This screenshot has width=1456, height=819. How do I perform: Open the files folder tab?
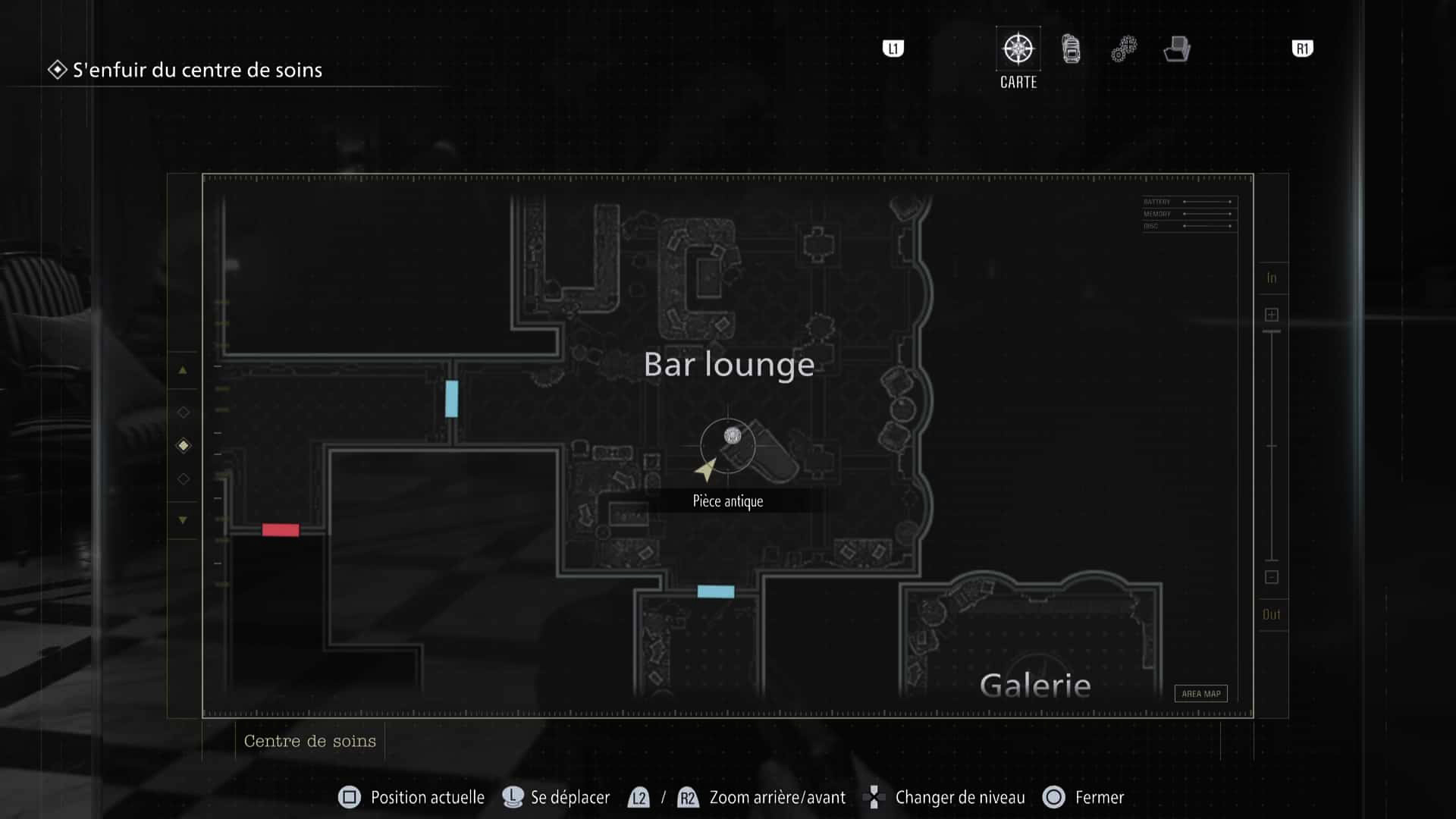(1177, 49)
